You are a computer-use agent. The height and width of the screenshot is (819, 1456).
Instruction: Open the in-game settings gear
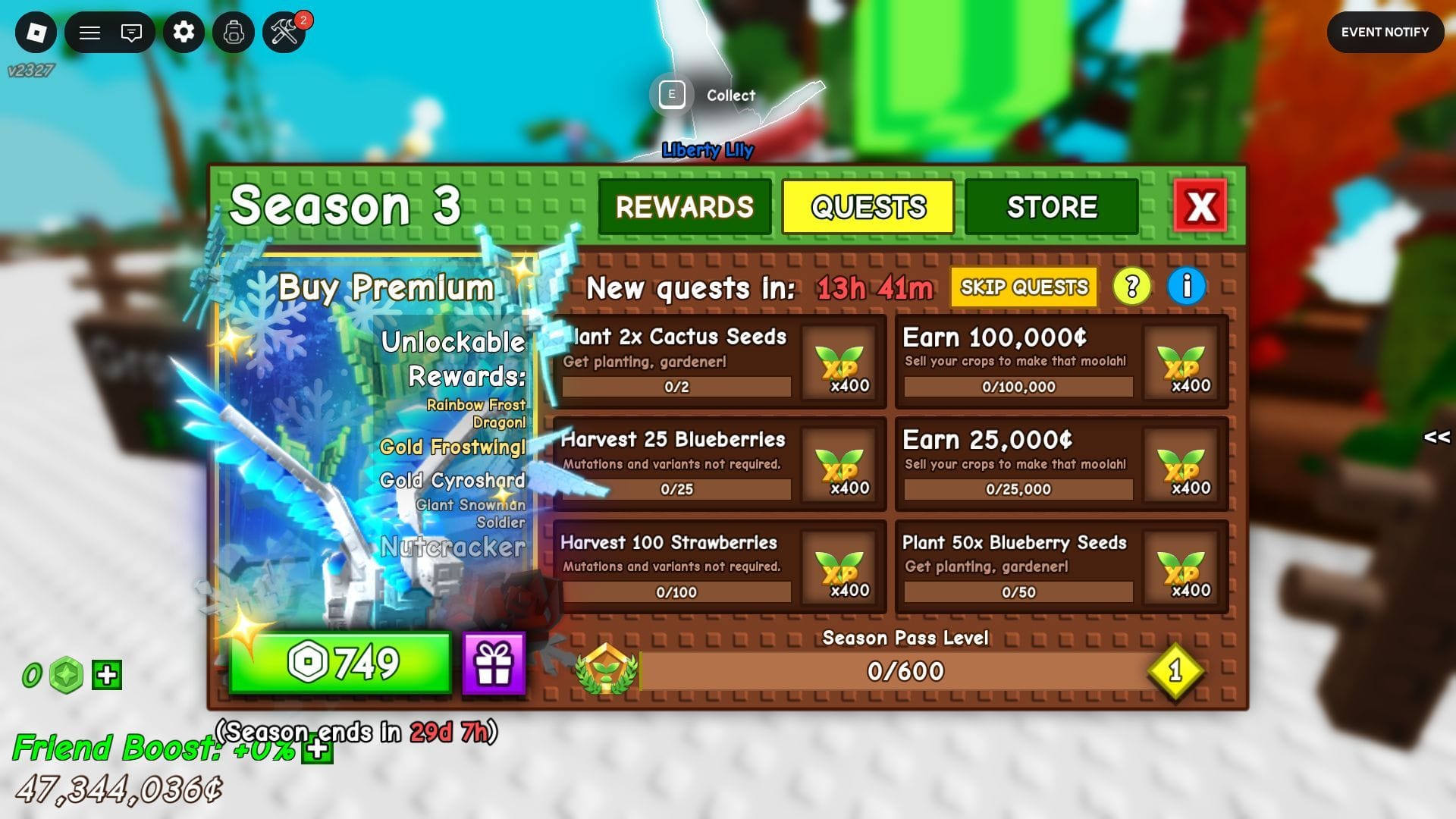coord(184,33)
